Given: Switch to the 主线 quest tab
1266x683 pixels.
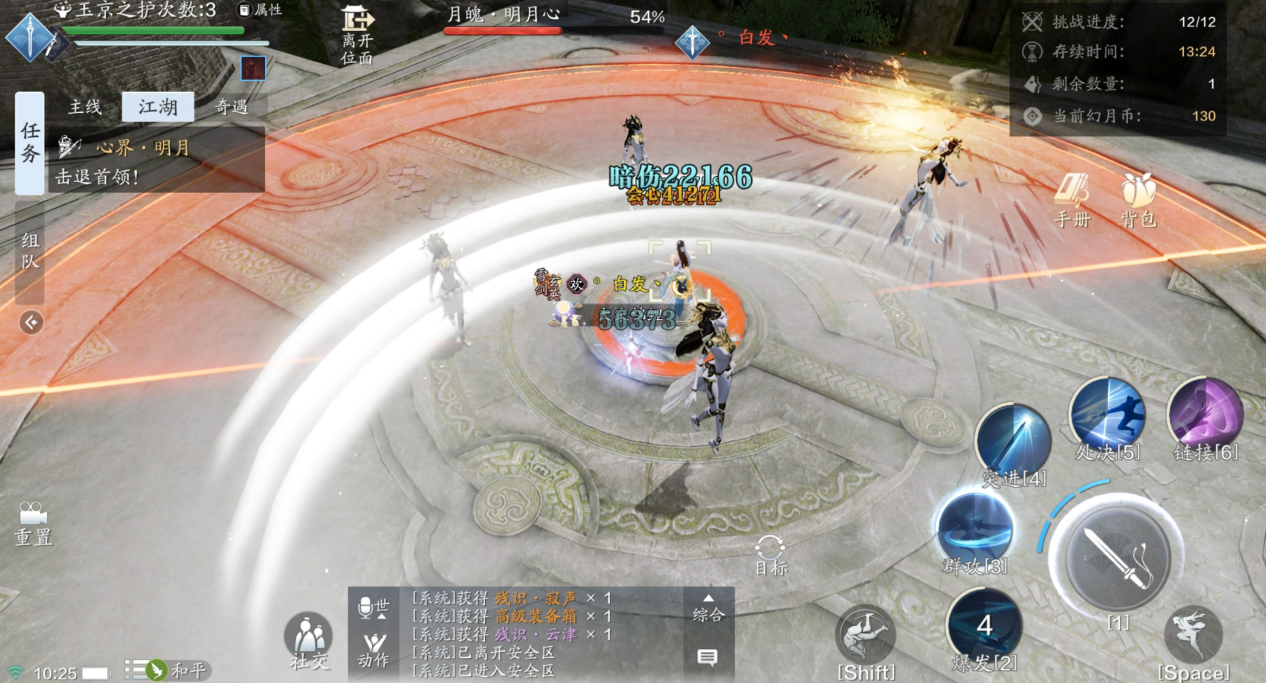Looking at the screenshot, I should (x=85, y=107).
